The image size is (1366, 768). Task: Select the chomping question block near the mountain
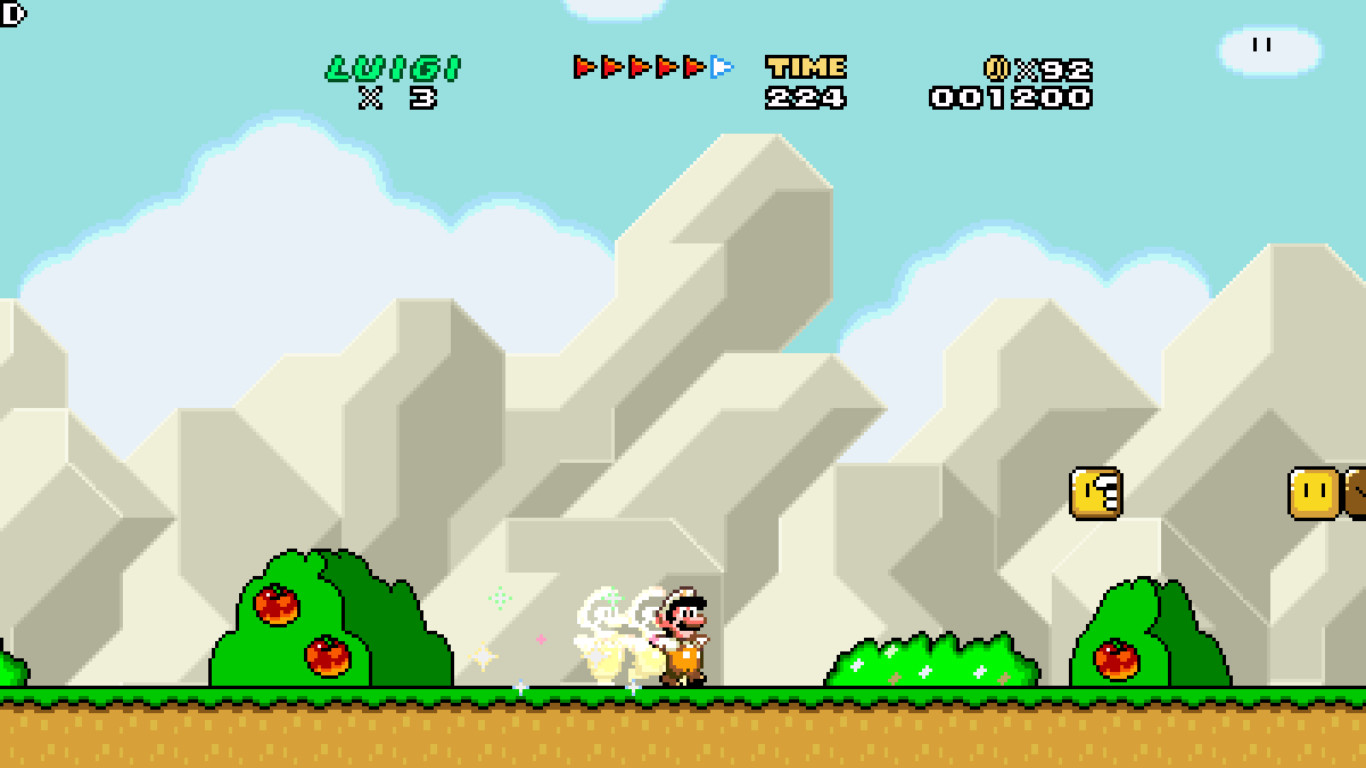1094,493
